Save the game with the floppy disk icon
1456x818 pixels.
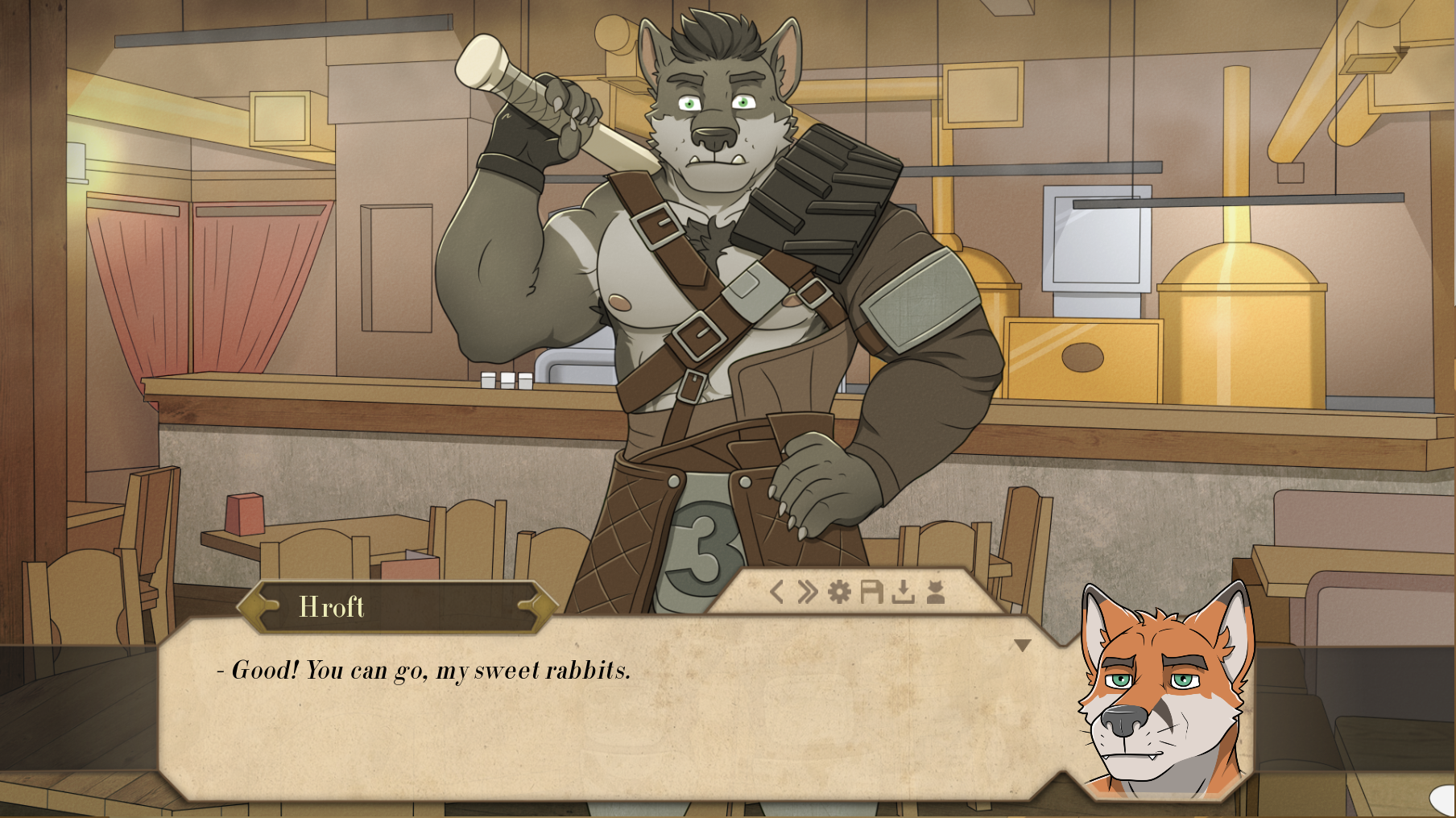click(x=871, y=593)
